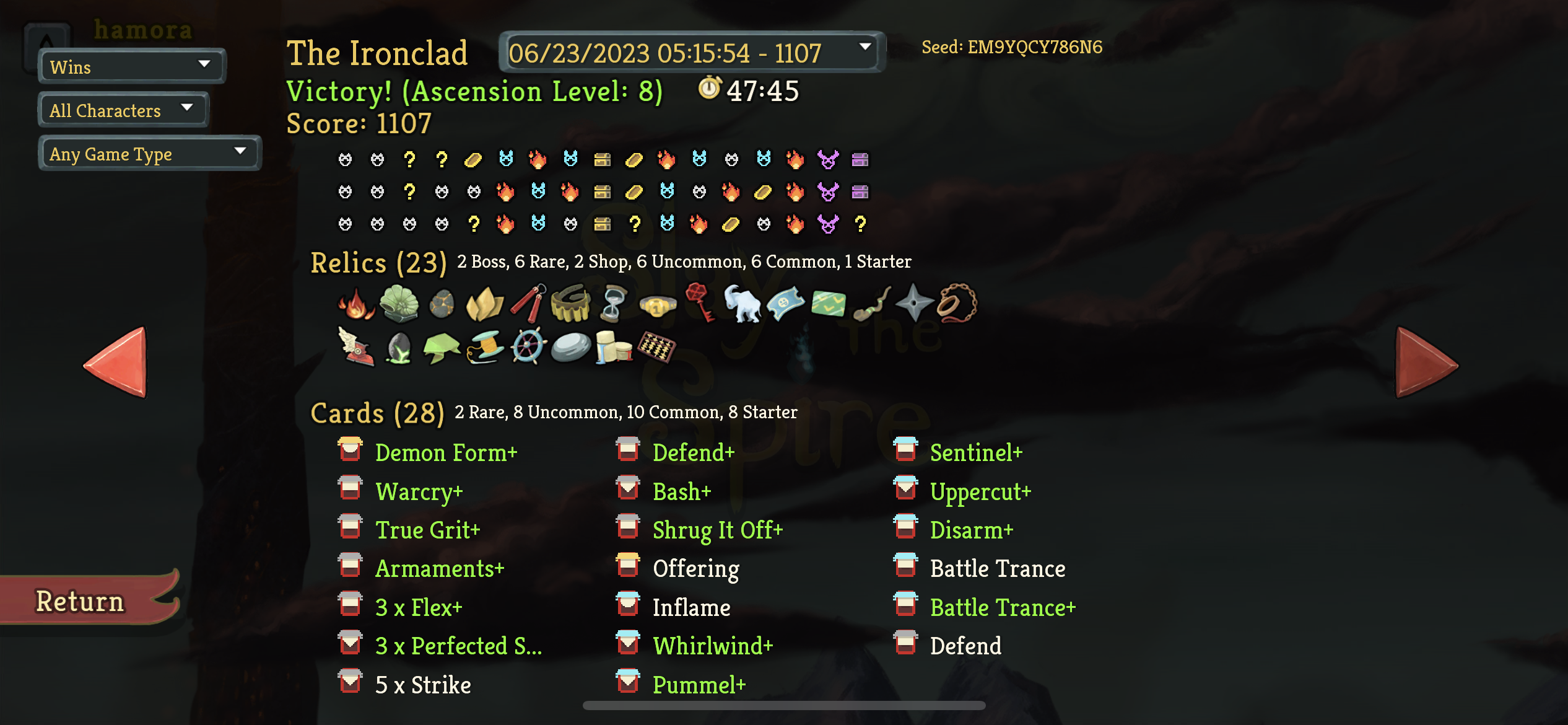1568x725 pixels.
Task: Inspect the Wing Boots relic
Action: pos(356,347)
